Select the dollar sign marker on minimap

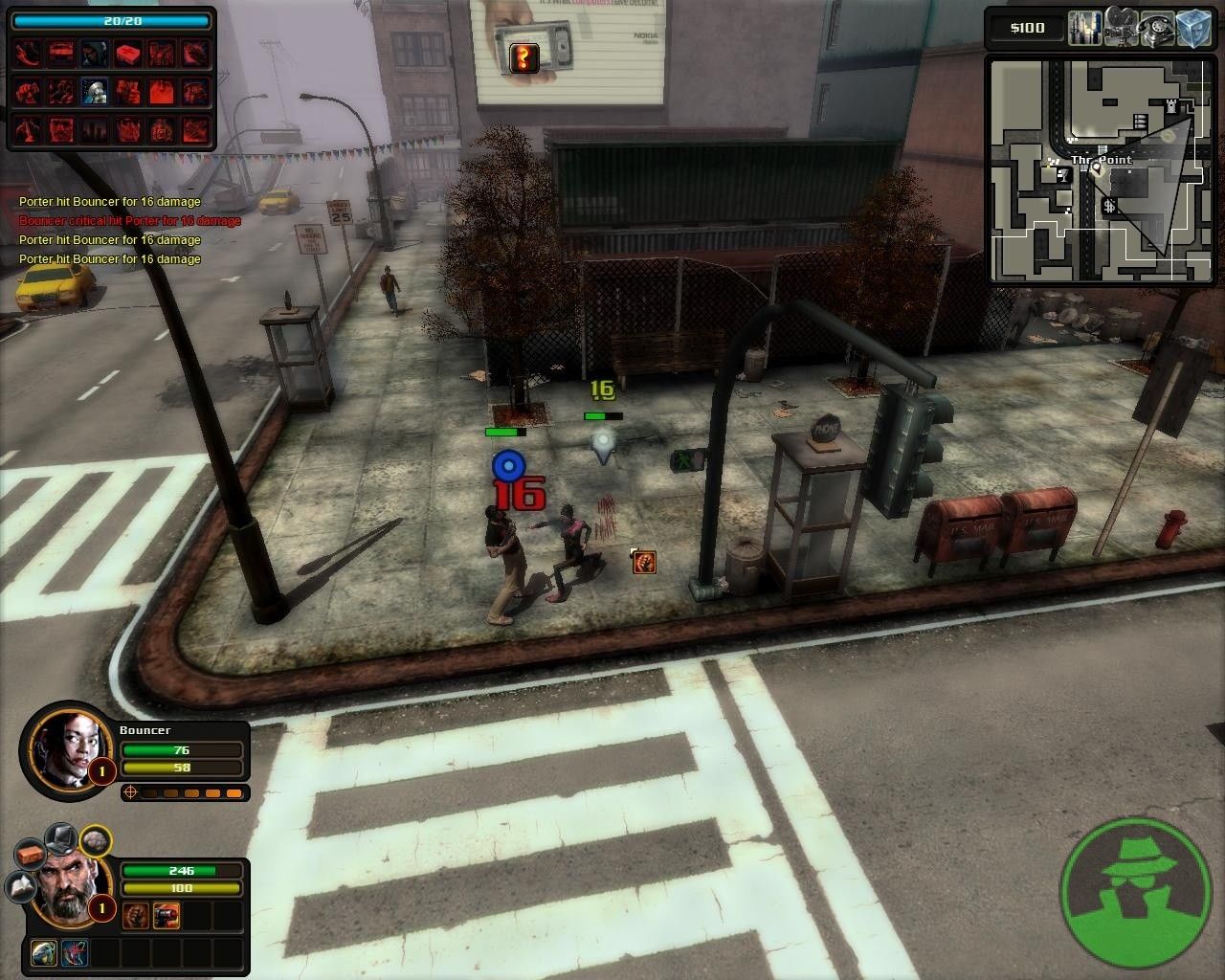coord(1108,205)
